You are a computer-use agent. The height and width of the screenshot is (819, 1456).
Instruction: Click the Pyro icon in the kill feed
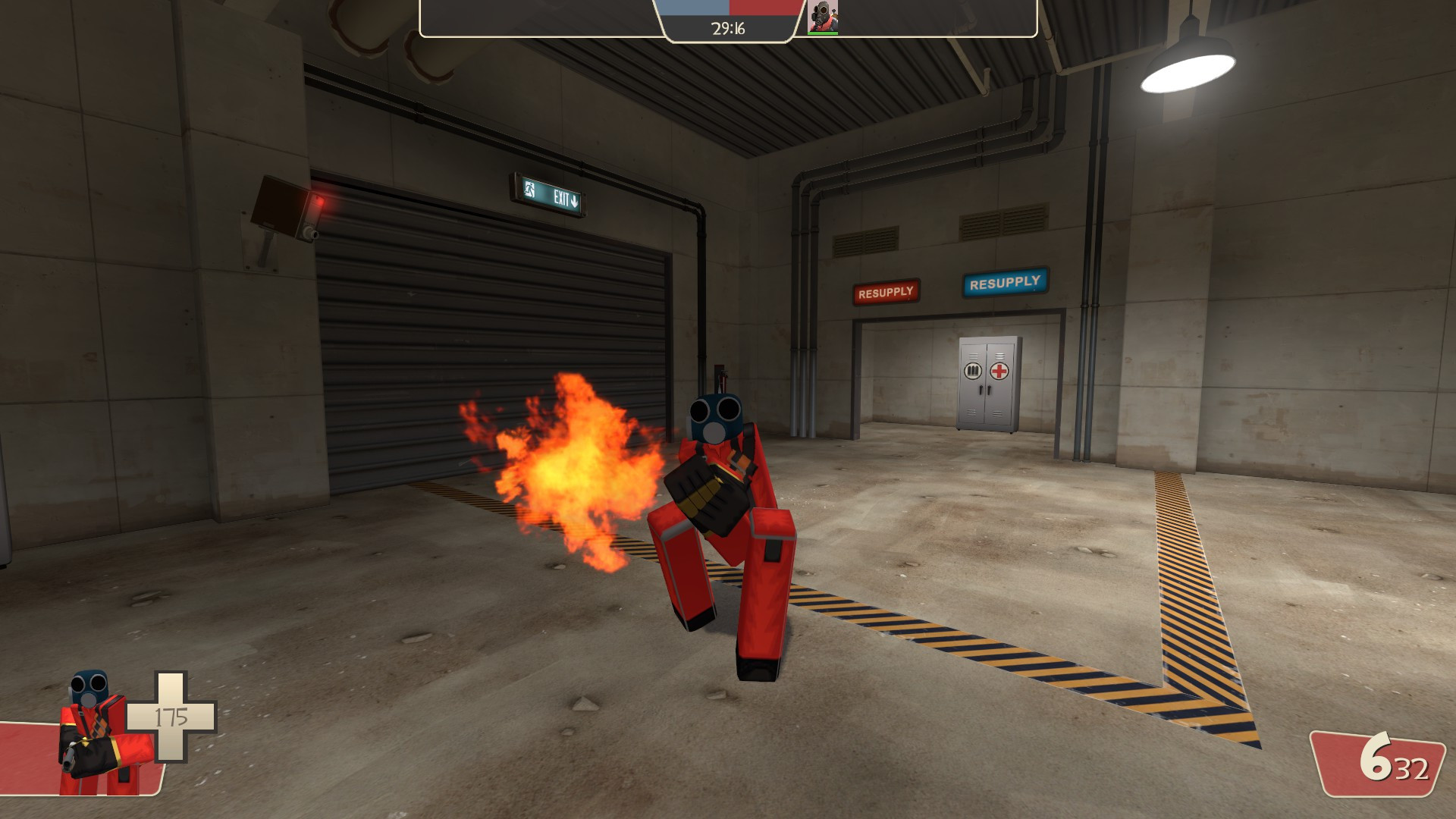pyautogui.click(x=823, y=15)
